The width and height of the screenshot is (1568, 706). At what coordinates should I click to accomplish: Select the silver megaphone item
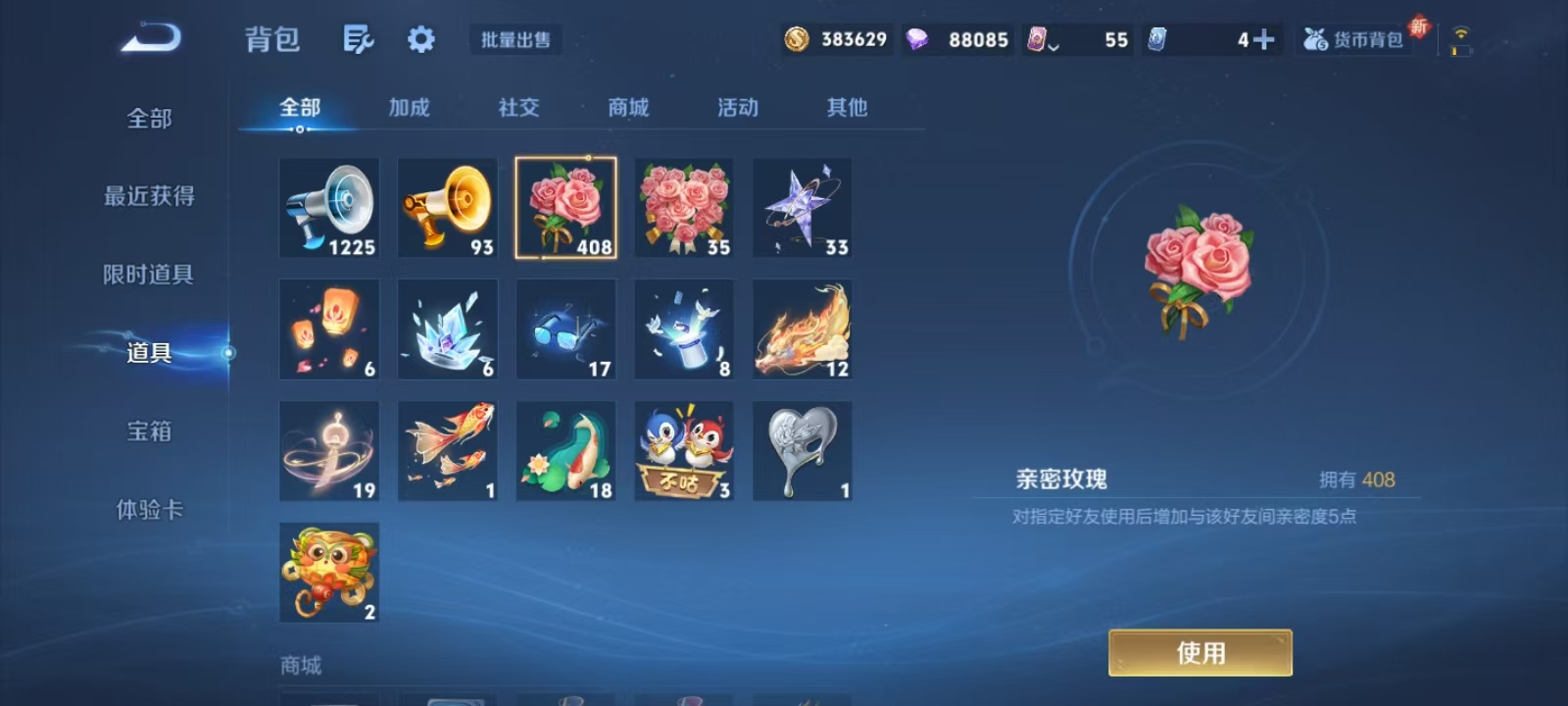click(x=328, y=207)
